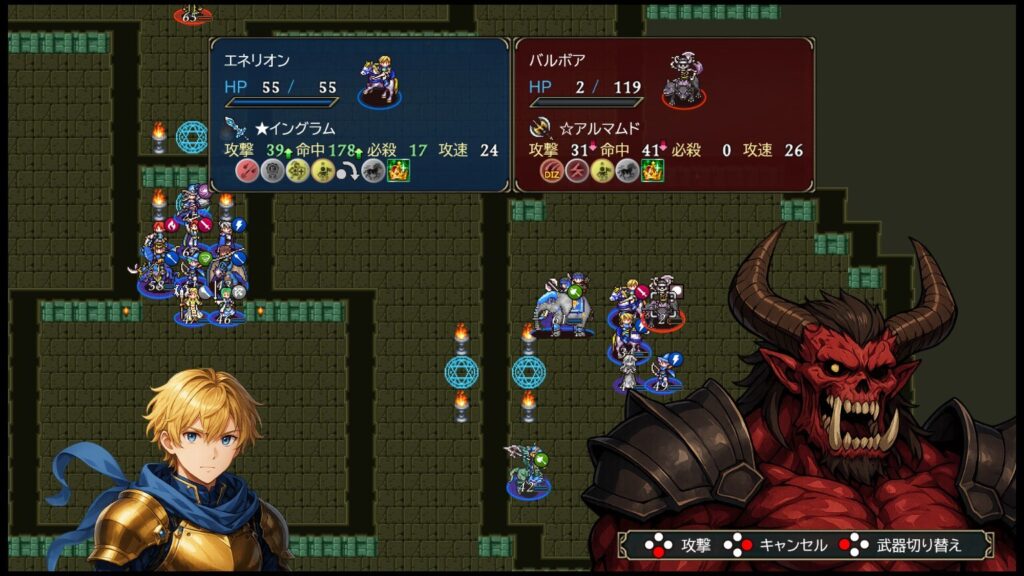Click the player's yellow horseman skill icon
1024x576 pixels.
tap(322, 172)
